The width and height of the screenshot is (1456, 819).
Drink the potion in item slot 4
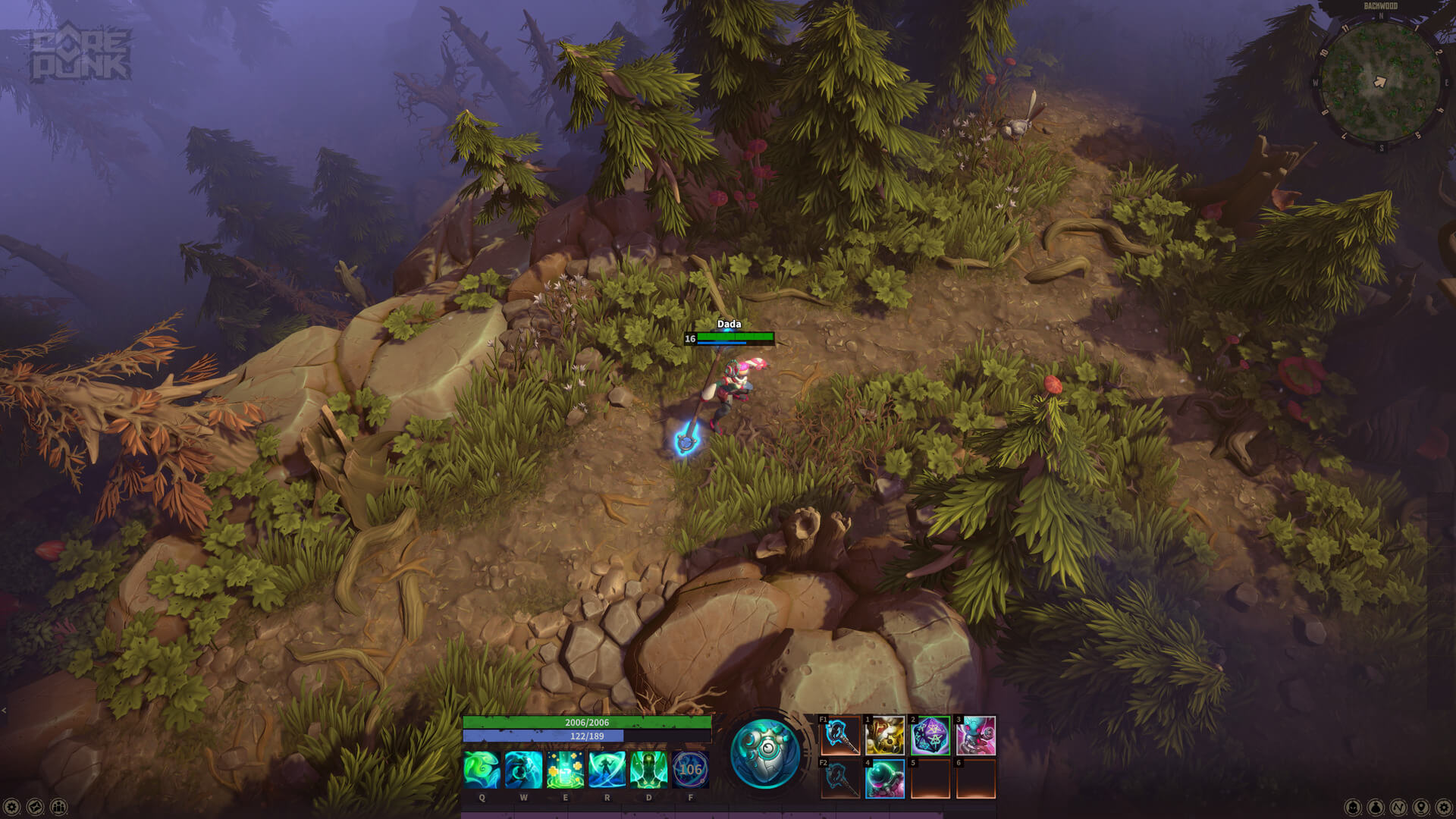(x=884, y=780)
